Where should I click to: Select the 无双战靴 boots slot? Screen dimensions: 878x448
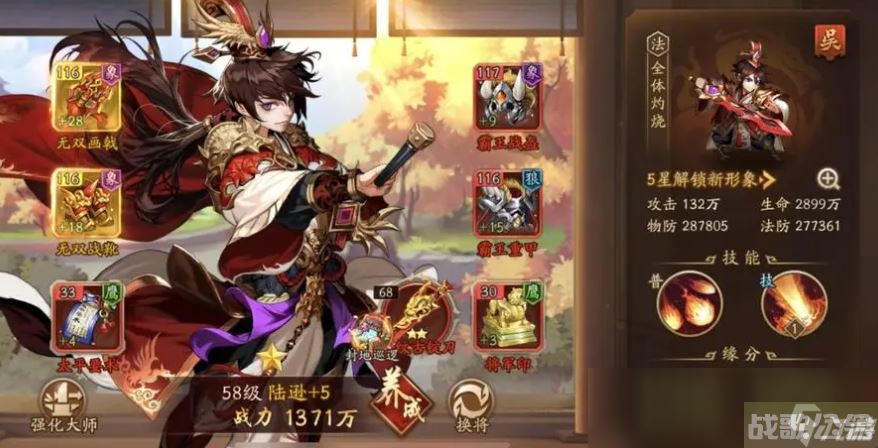[85, 207]
